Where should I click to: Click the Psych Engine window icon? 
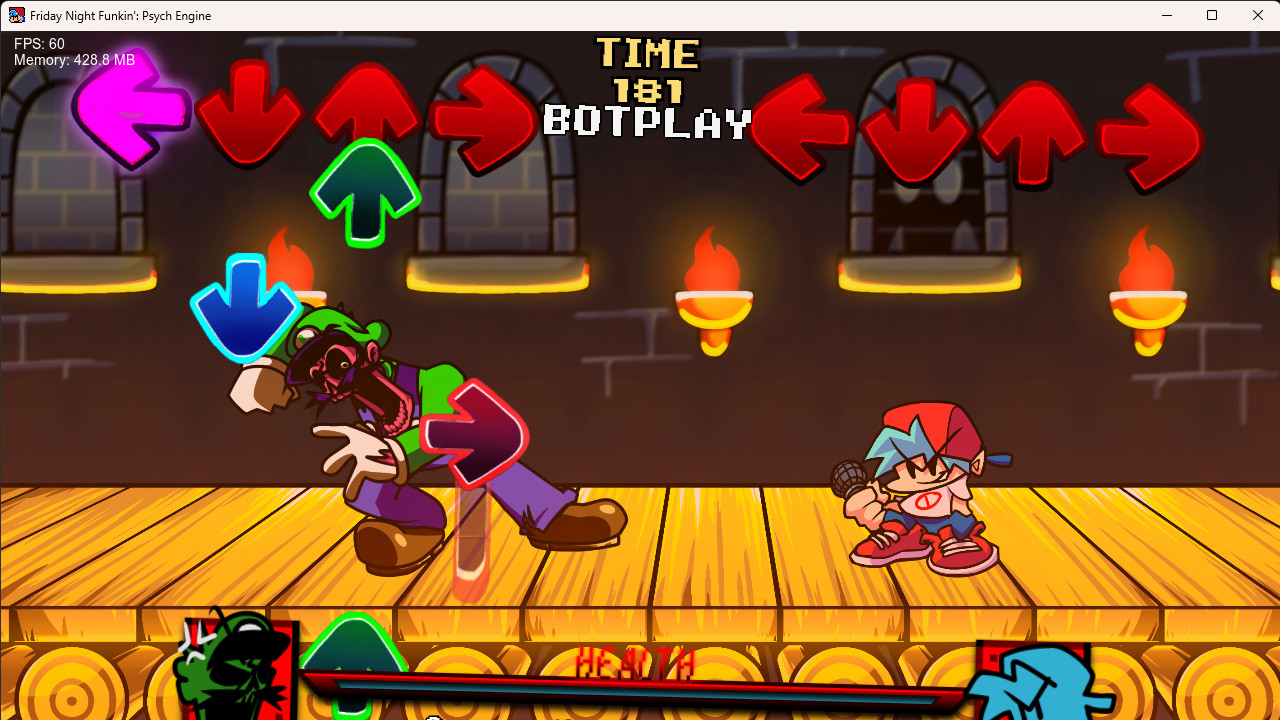15,15
